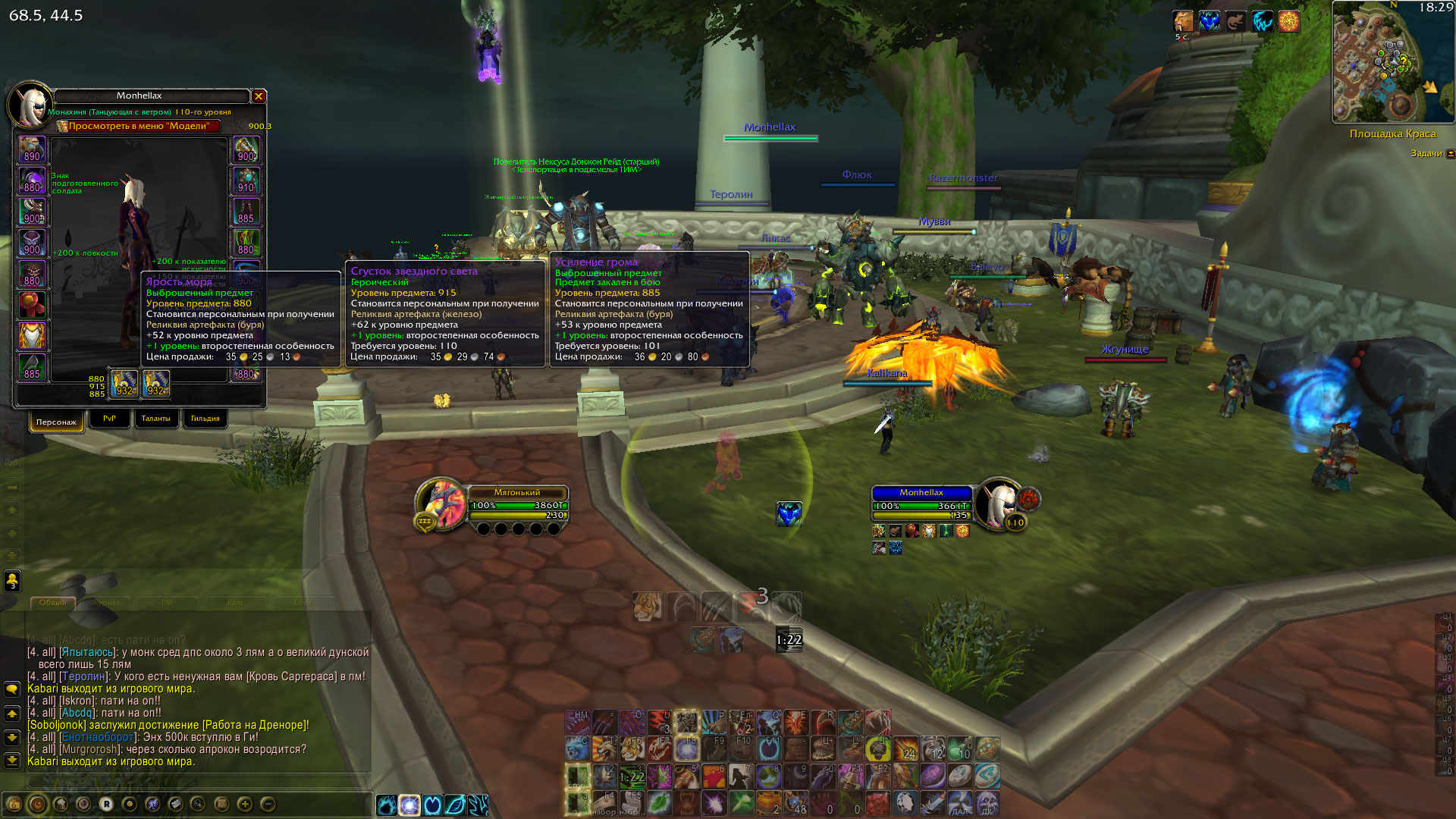The image size is (1456, 819).
Task: Select the red flower shirt slot
Action: 32,305
